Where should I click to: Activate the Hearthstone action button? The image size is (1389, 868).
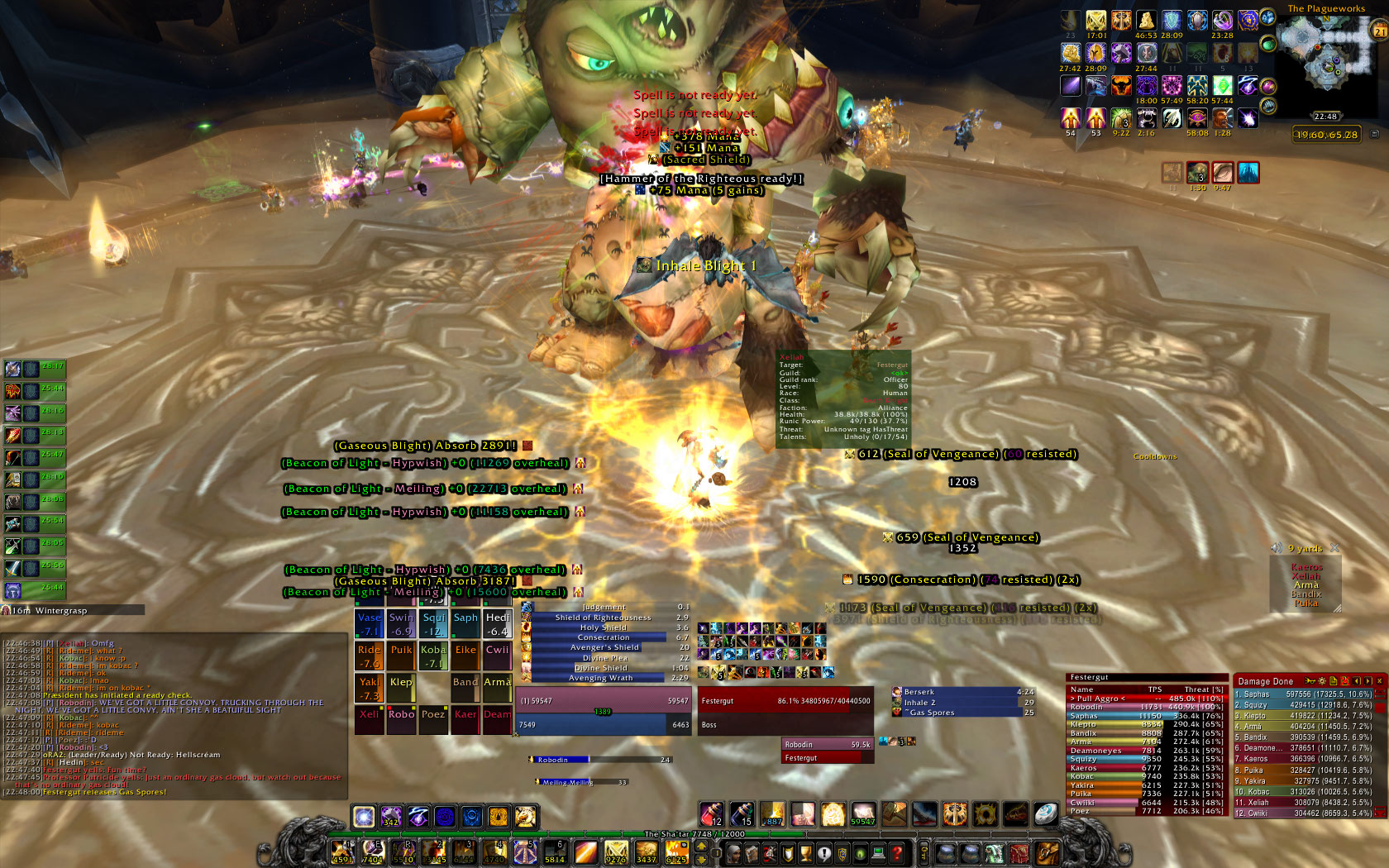(x=1046, y=814)
